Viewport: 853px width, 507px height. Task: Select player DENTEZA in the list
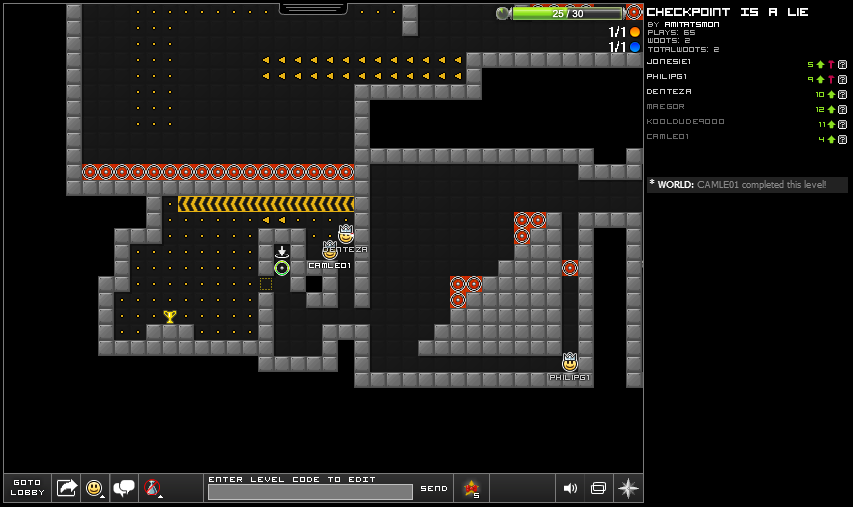(669, 92)
